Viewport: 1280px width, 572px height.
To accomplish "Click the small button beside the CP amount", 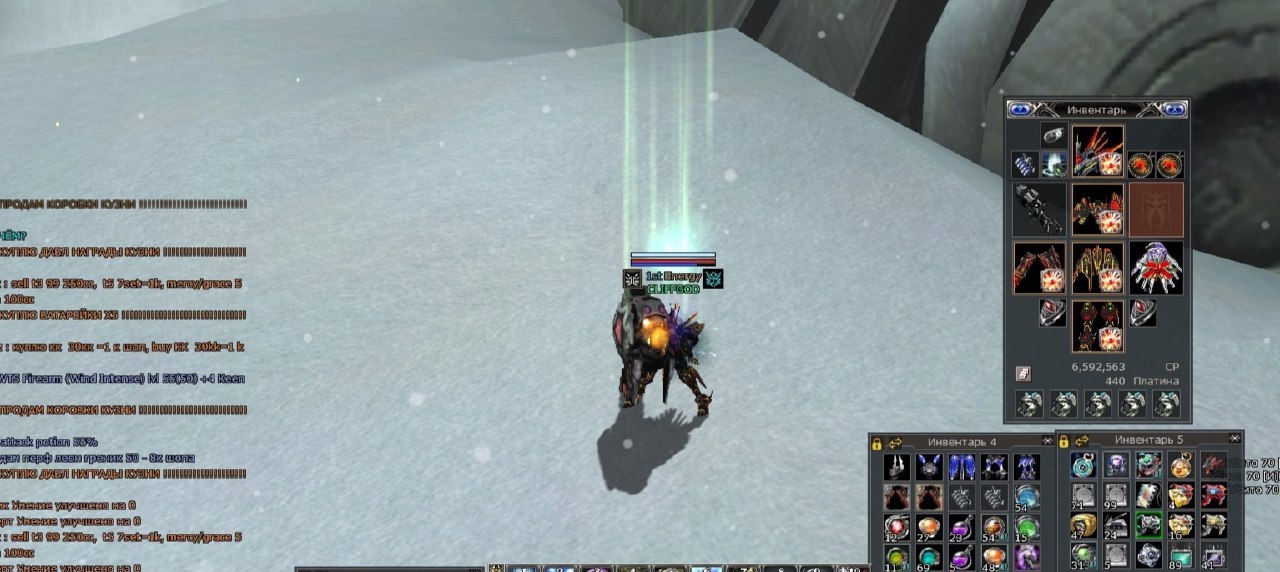I will [1024, 373].
